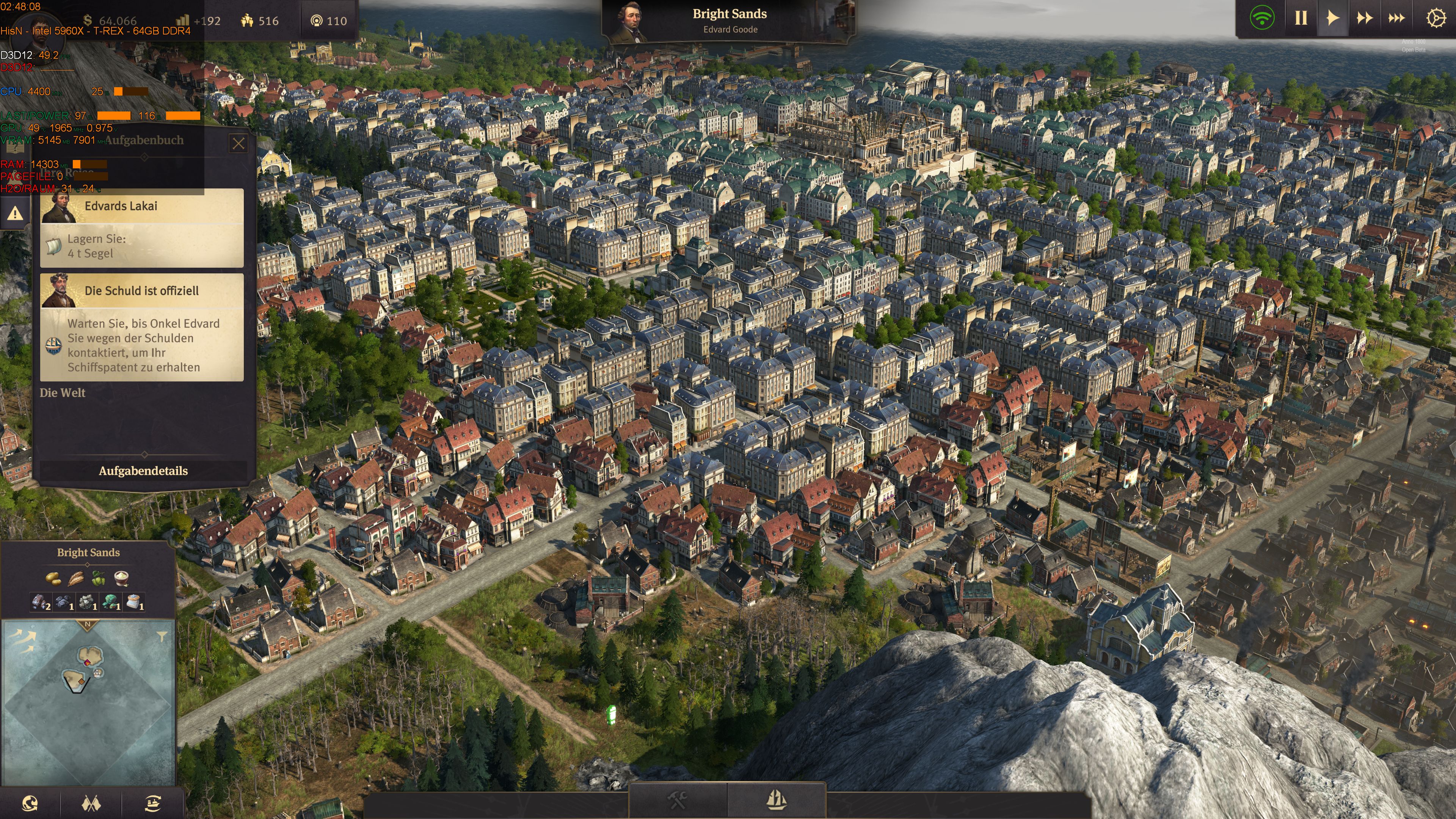Select the Bright Sands island banner
Viewport: 1456px width, 819px height.
tap(729, 20)
